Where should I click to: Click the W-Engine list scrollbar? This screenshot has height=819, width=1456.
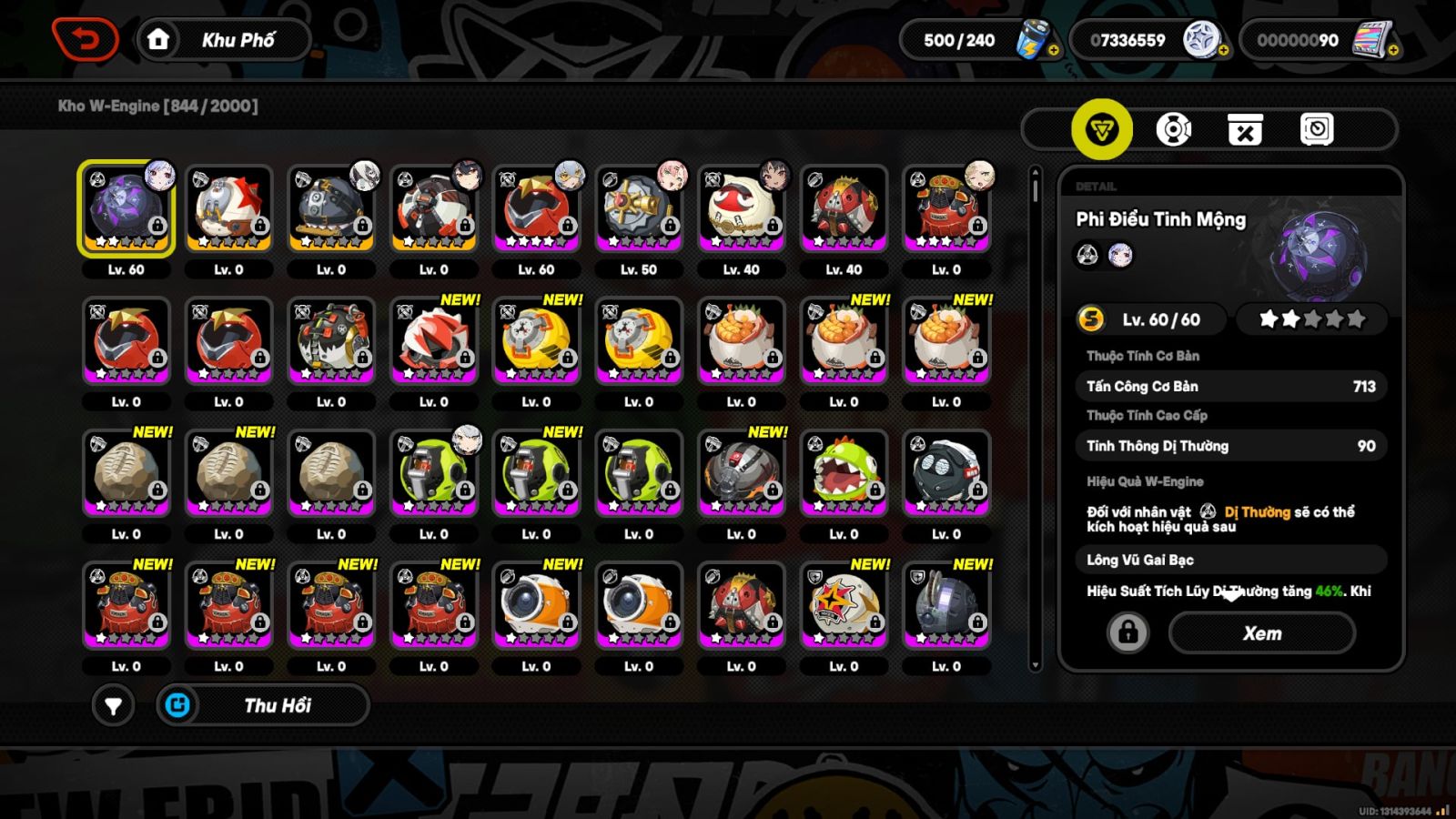[x=1035, y=419]
